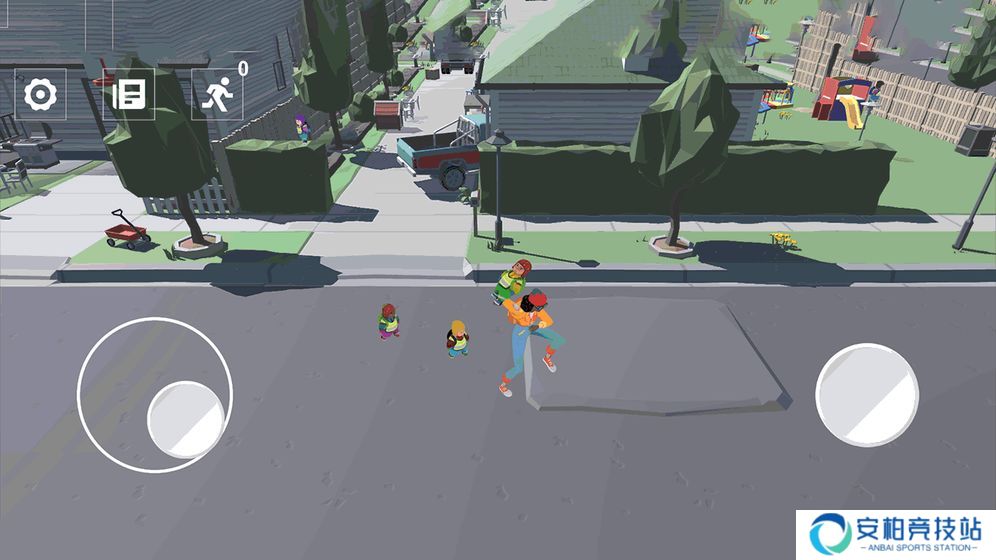Open the gear settings menu
The height and width of the screenshot is (560, 996).
click(x=40, y=95)
